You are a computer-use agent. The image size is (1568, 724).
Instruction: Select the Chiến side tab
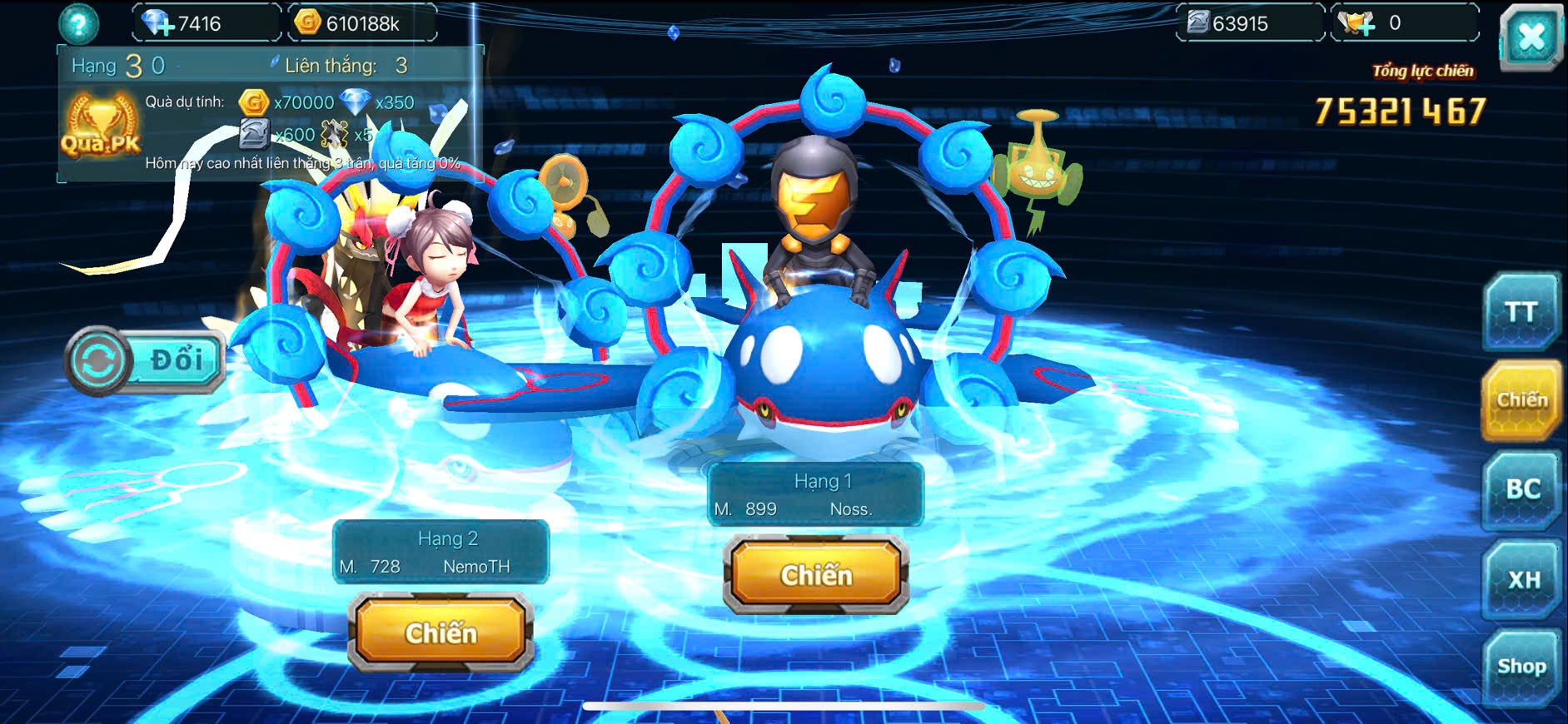1521,400
